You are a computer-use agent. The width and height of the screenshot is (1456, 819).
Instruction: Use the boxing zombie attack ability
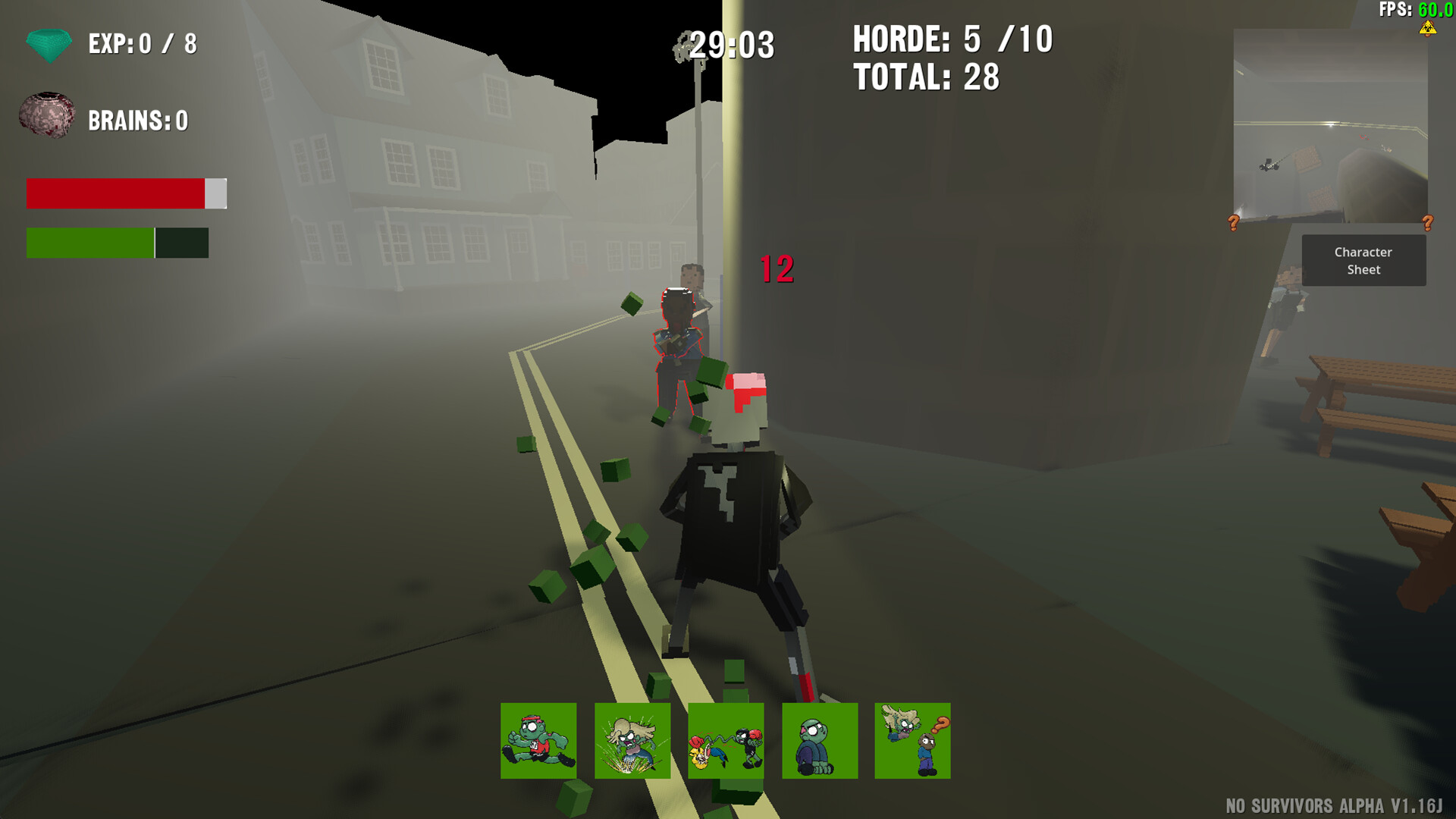[726, 741]
